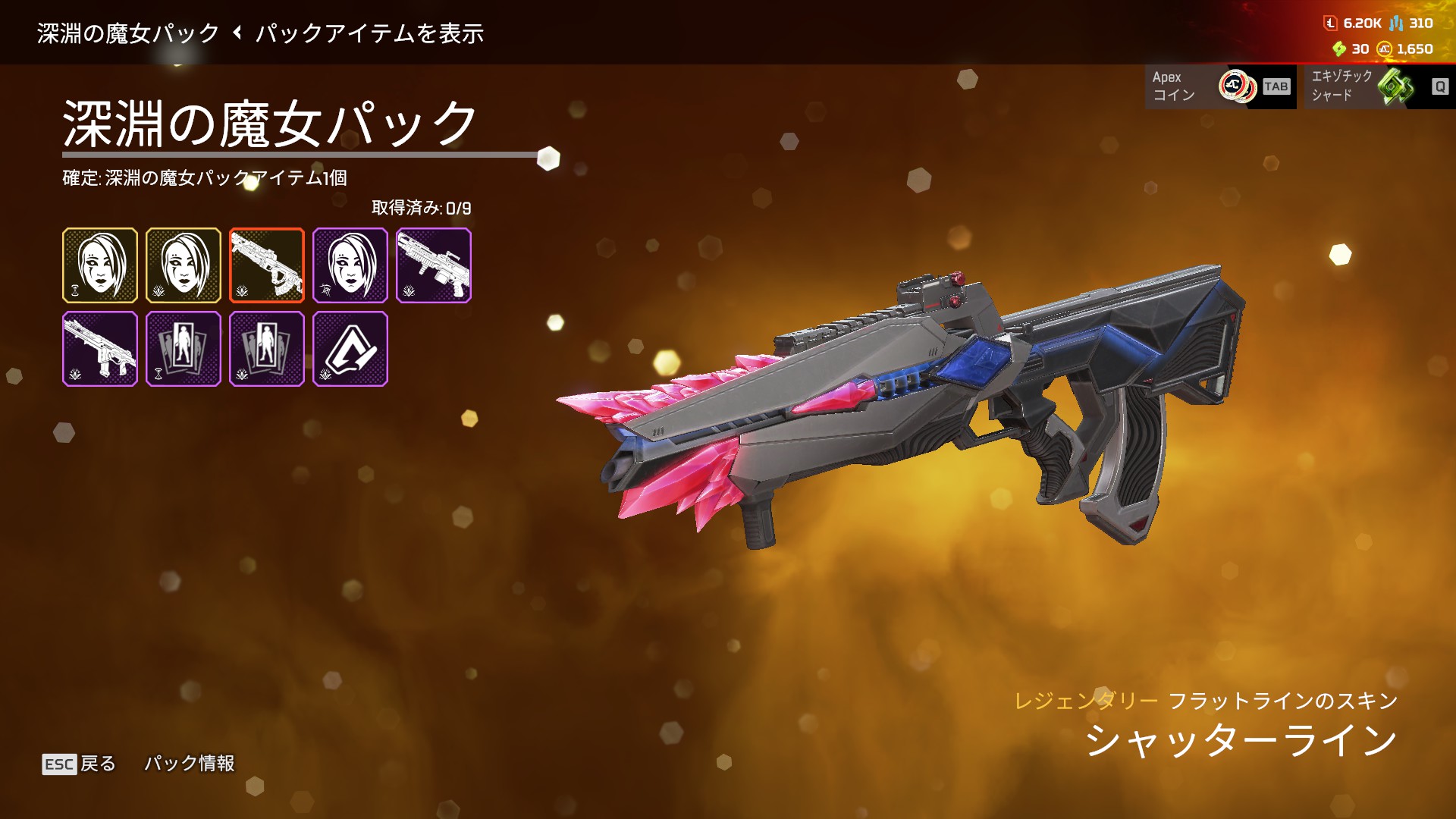Select the banner cards item with lotus badge
Viewport: 1456px width, 819px height.
click(267, 349)
